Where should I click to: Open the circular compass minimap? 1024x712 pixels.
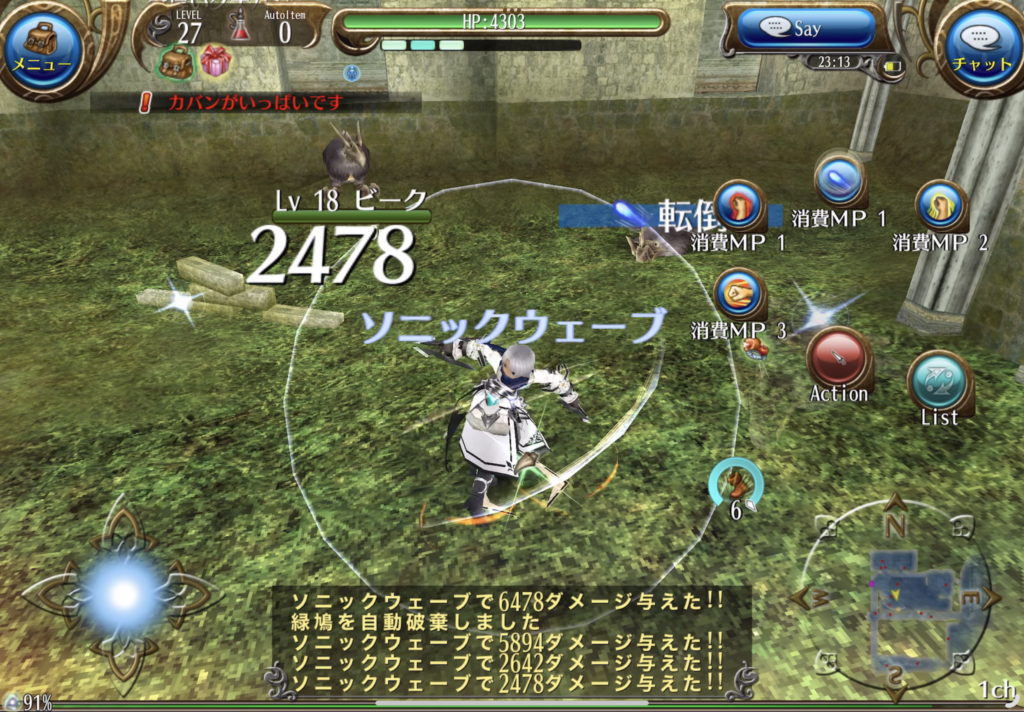click(894, 598)
